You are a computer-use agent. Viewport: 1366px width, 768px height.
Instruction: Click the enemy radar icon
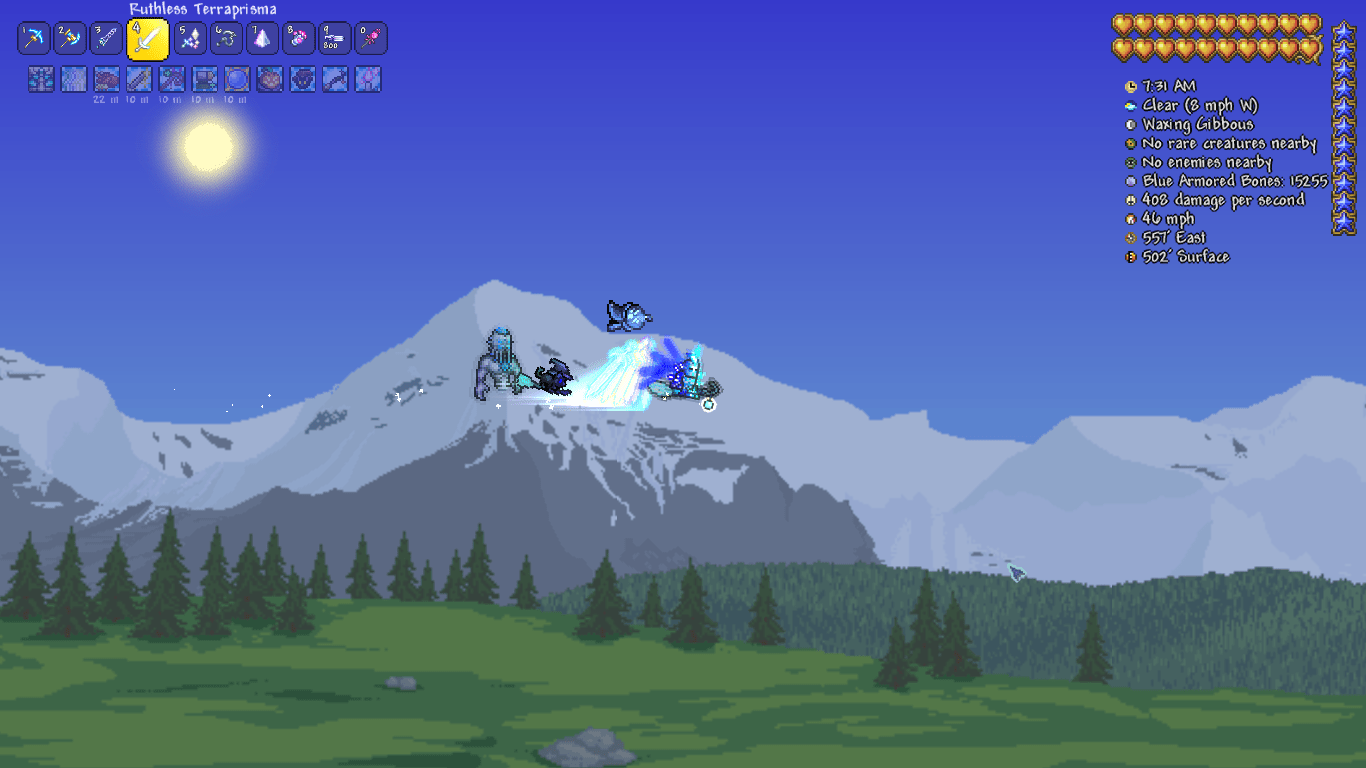[1130, 162]
